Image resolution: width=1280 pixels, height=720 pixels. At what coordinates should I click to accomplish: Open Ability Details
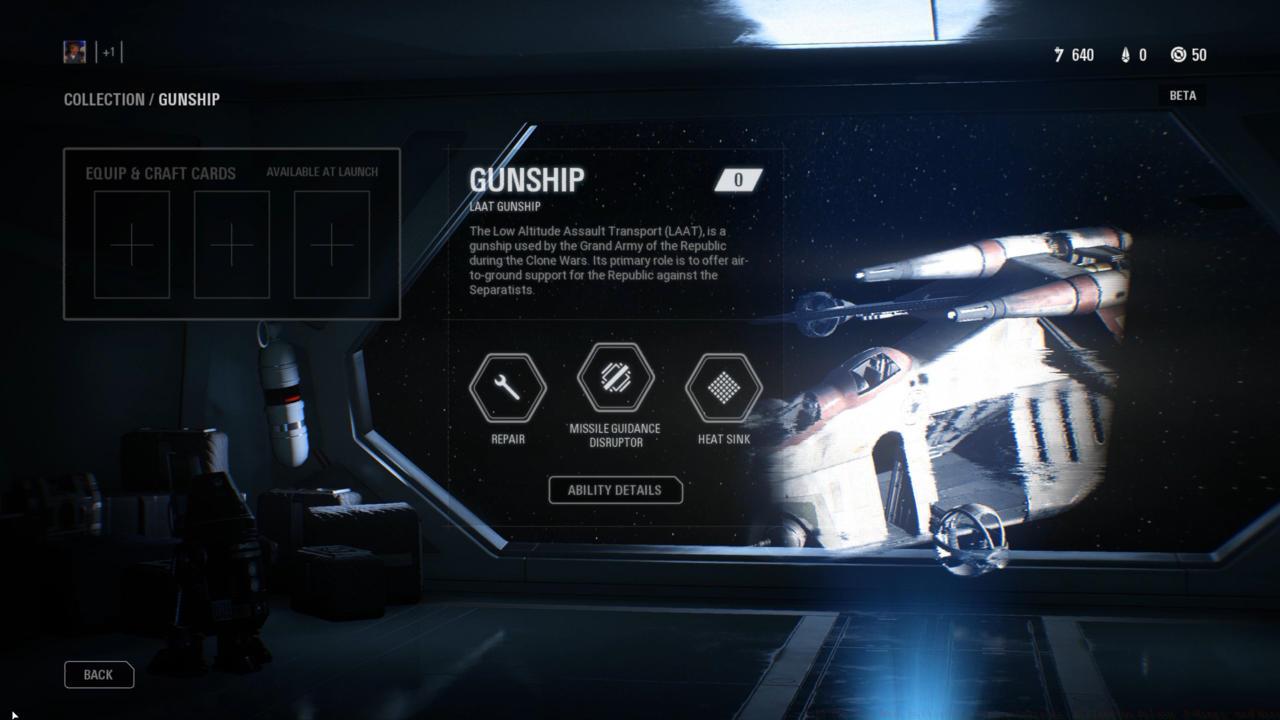tap(615, 490)
